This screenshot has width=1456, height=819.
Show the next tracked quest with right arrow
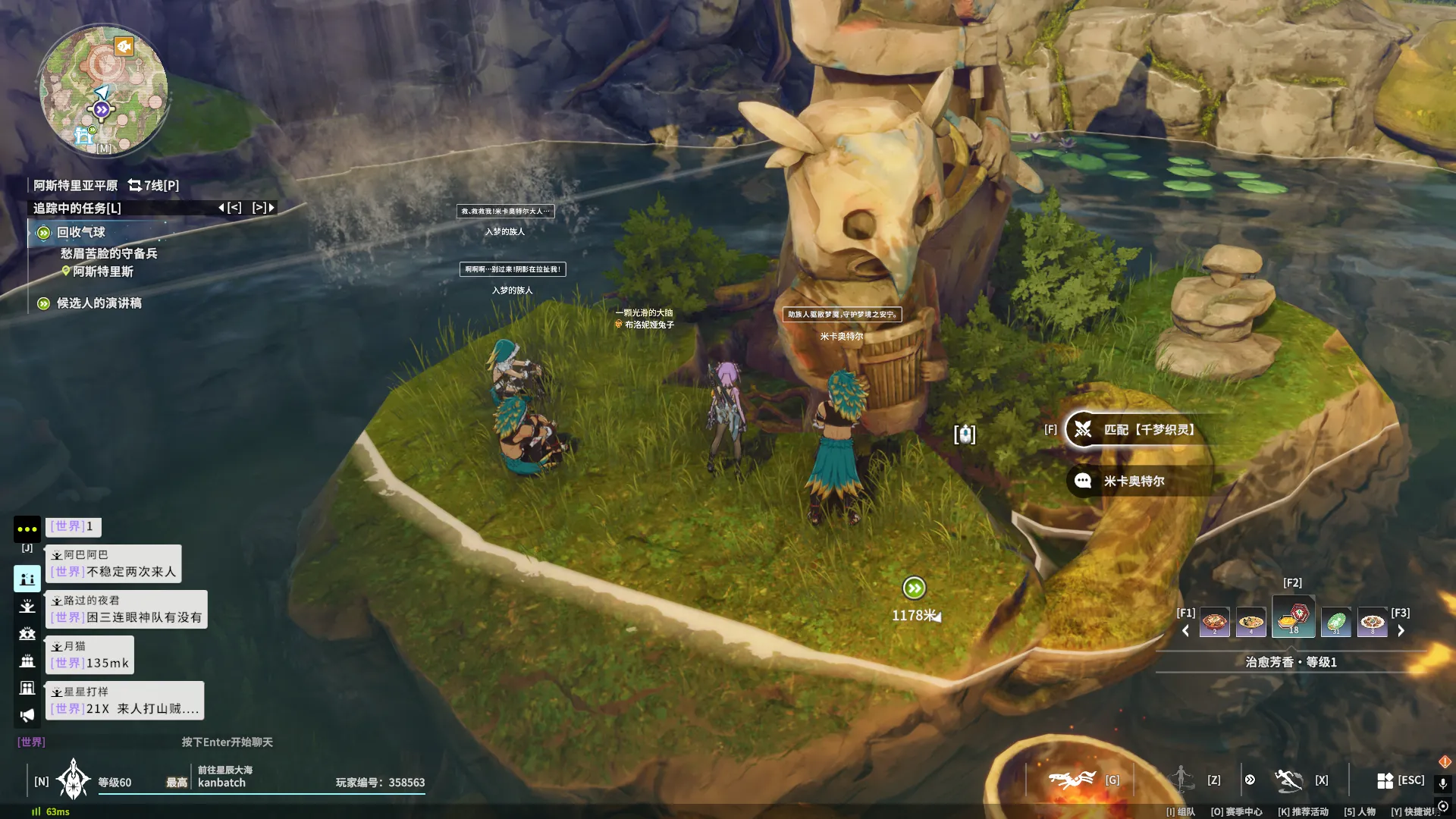(263, 208)
